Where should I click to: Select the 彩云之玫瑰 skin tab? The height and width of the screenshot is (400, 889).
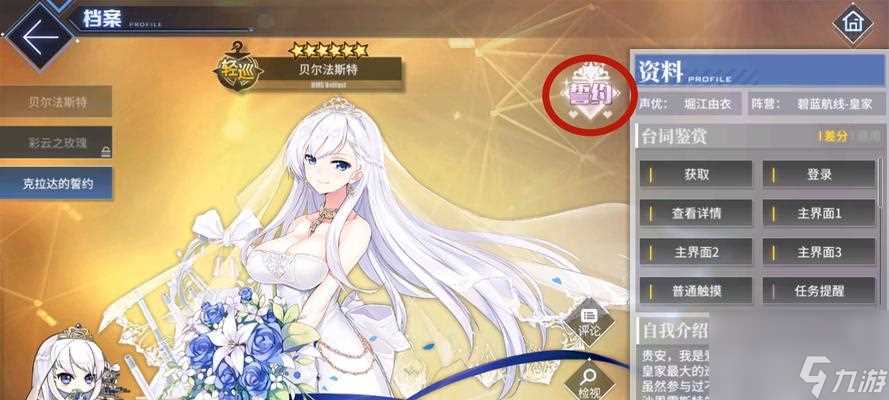(56, 142)
